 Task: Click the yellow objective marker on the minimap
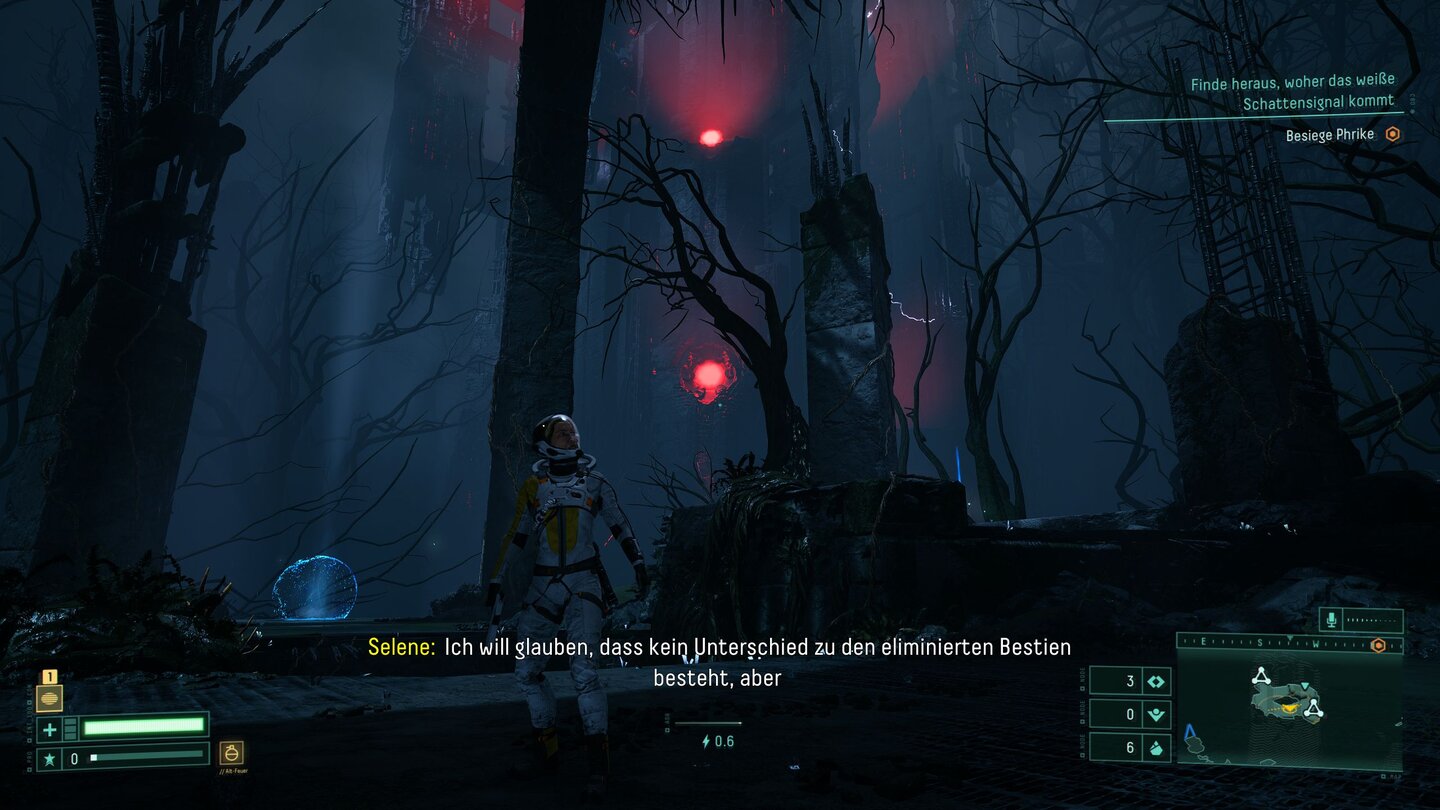coord(1290,706)
